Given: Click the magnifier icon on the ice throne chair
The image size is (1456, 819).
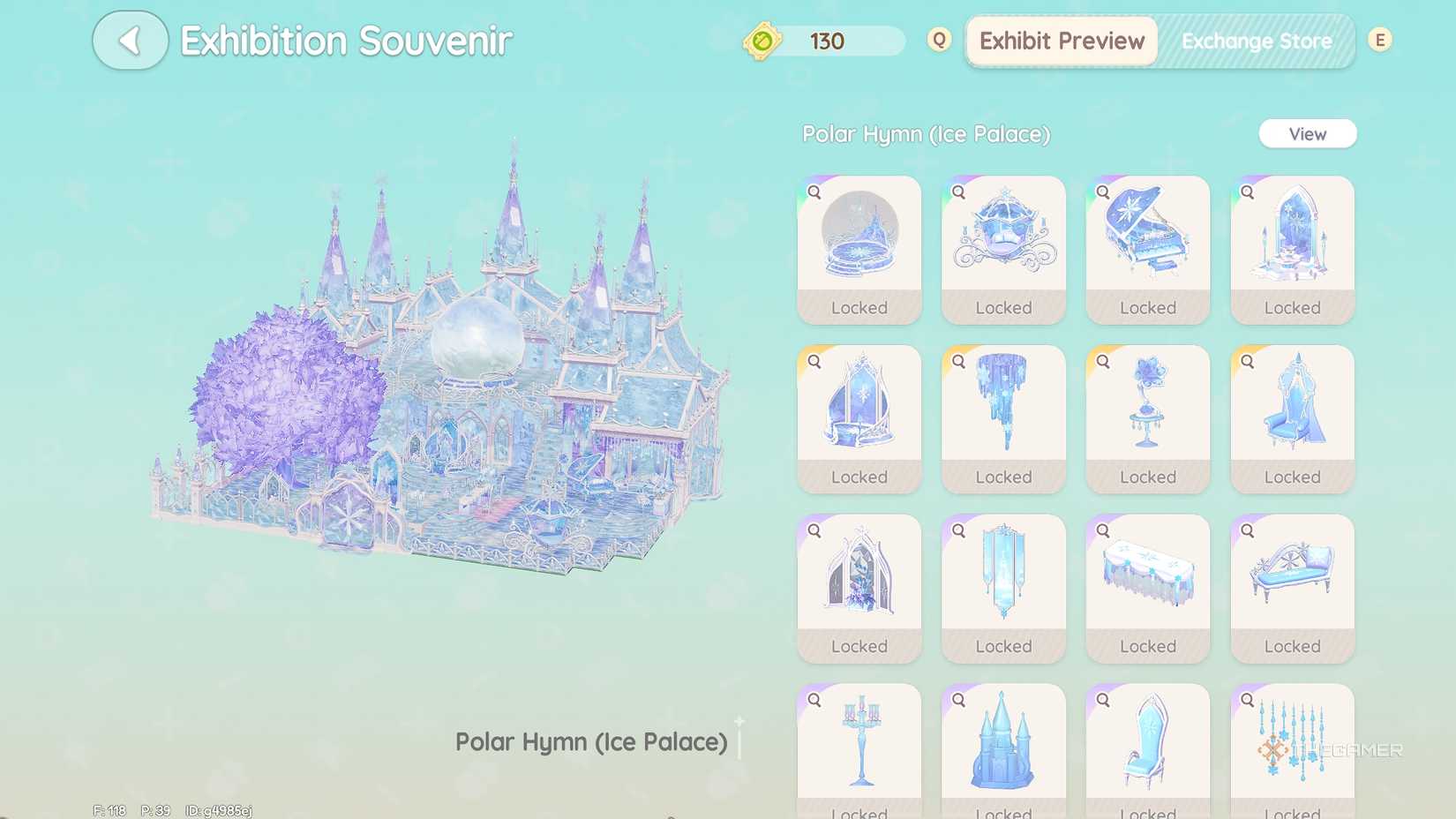Looking at the screenshot, I should pyautogui.click(x=1248, y=361).
